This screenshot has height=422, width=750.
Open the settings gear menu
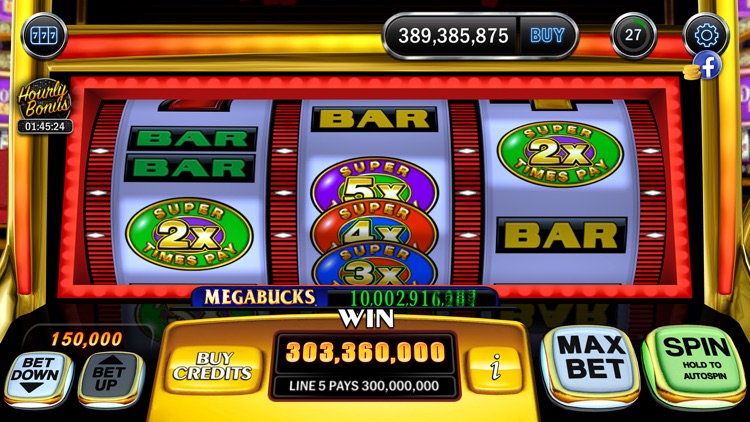coord(706,35)
